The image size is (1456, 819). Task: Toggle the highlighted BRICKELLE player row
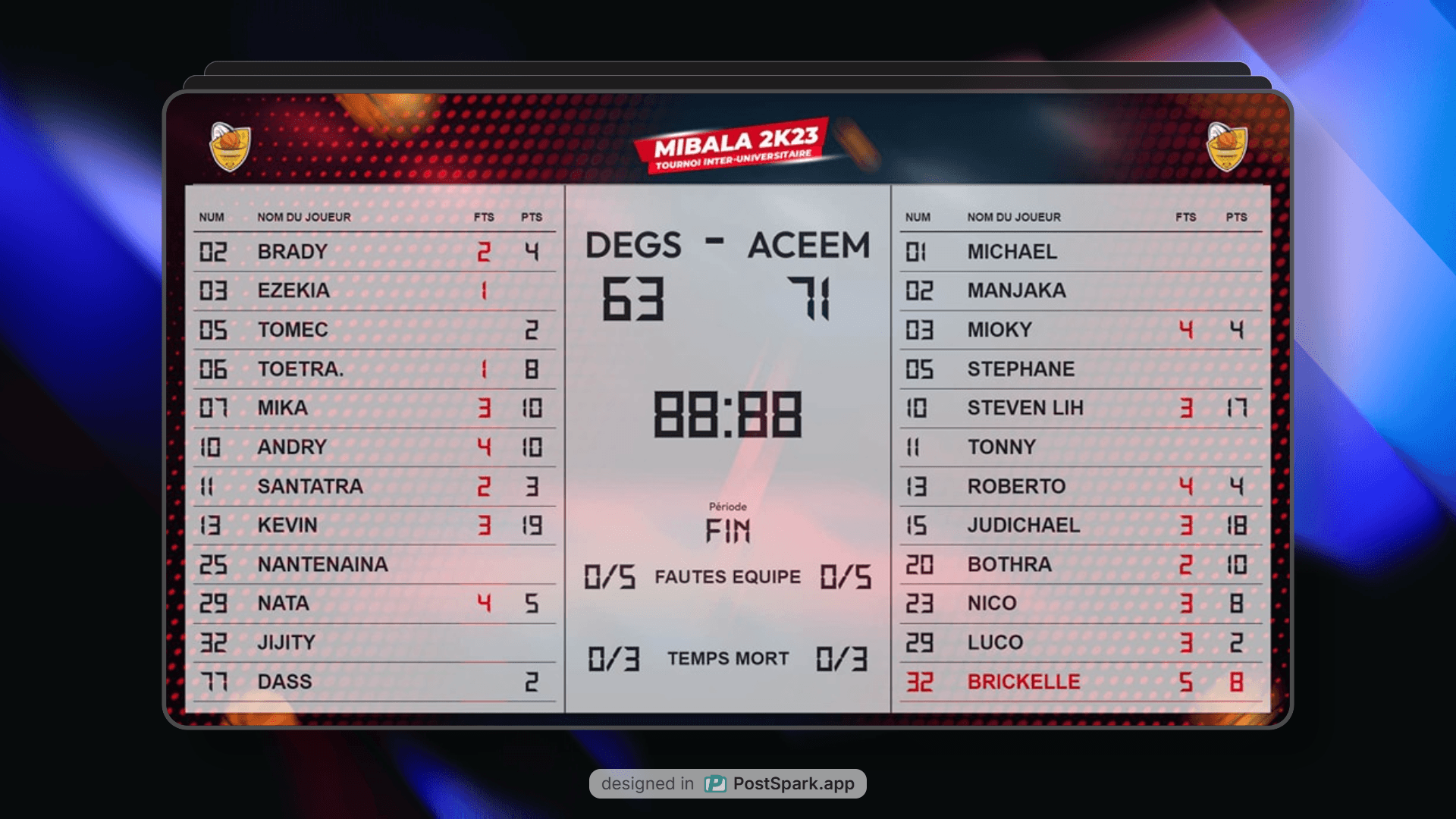coord(1077,680)
